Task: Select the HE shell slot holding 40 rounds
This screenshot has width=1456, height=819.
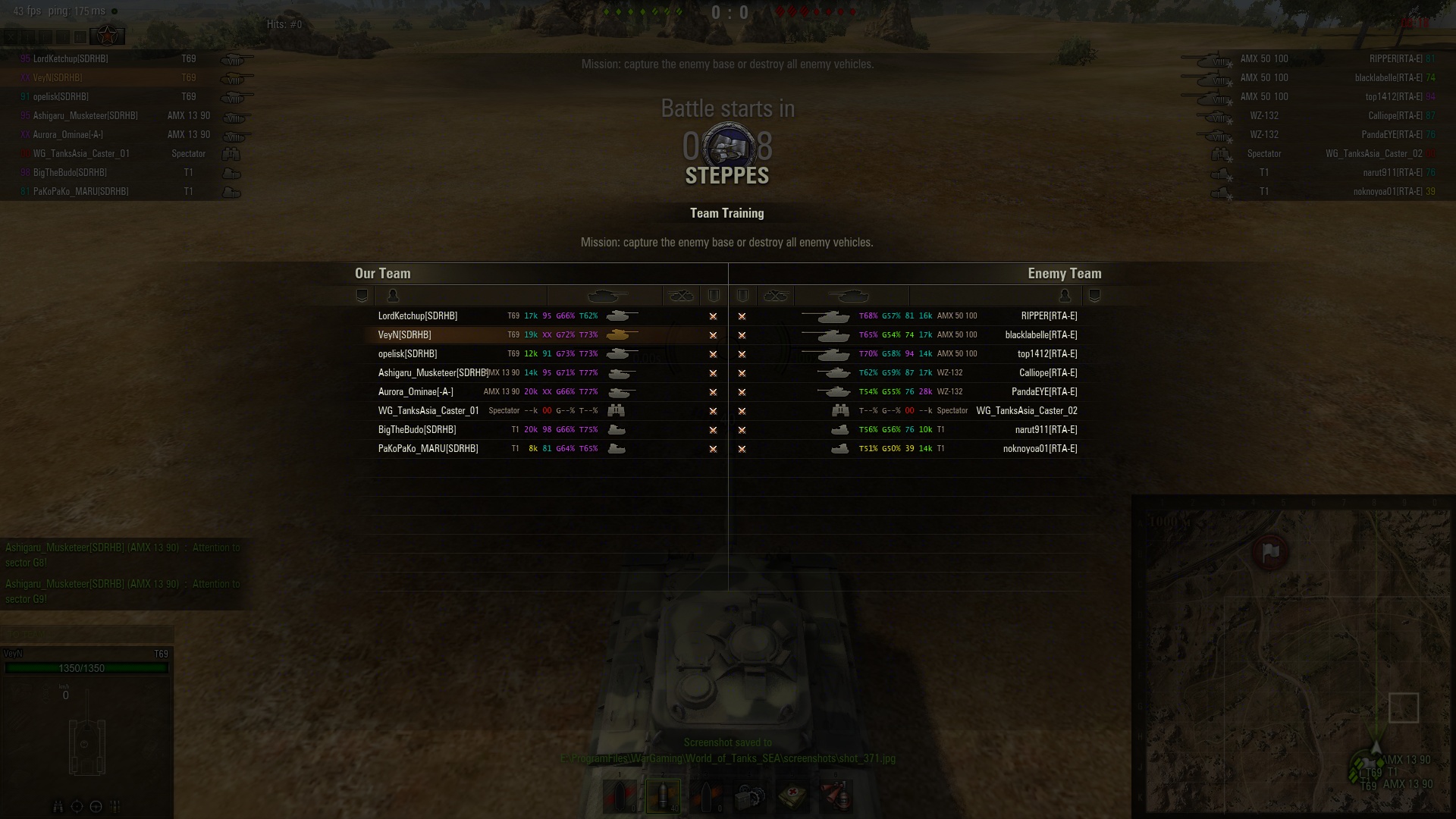Action: click(663, 796)
